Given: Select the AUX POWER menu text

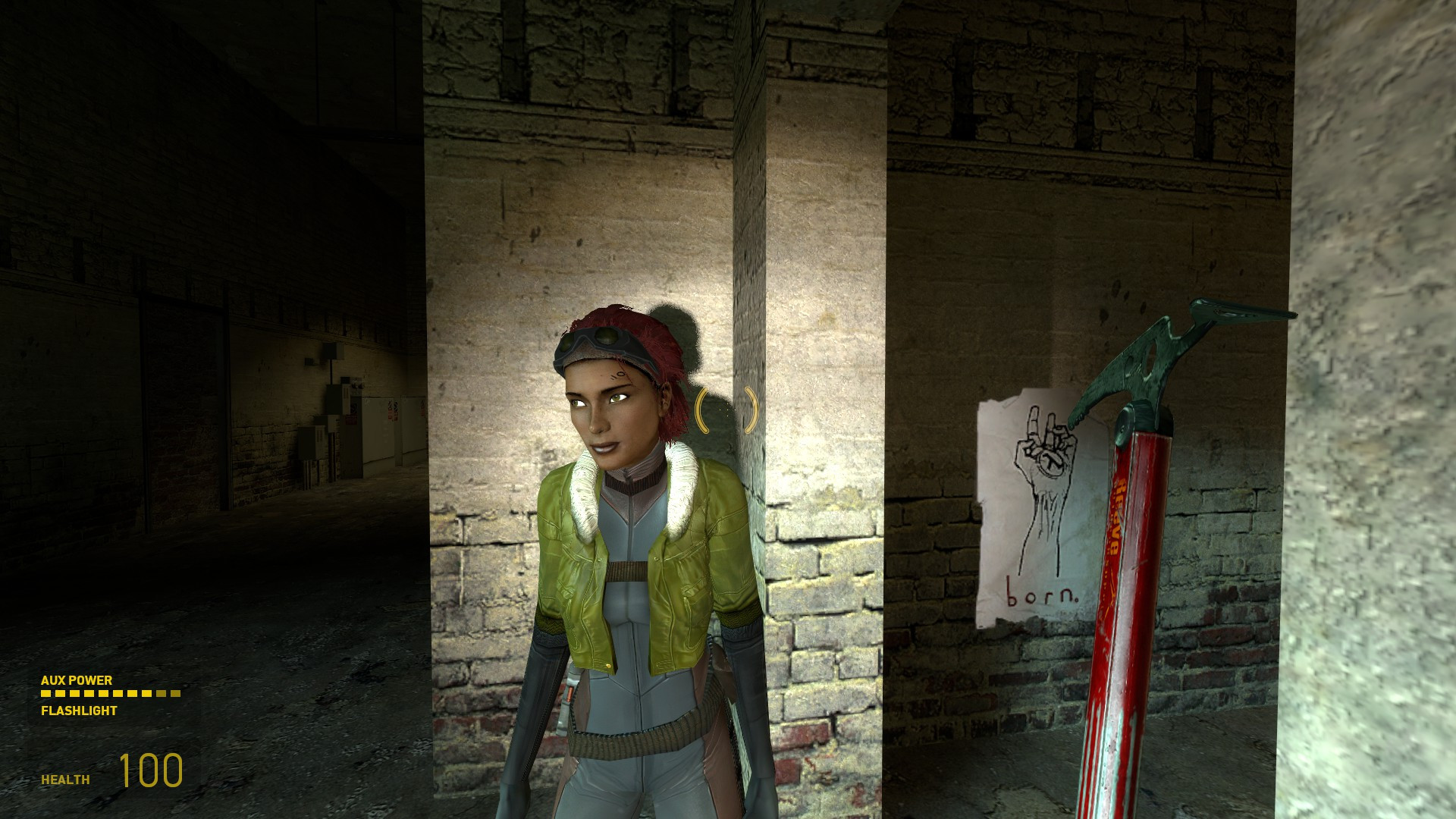Looking at the screenshot, I should click(76, 681).
